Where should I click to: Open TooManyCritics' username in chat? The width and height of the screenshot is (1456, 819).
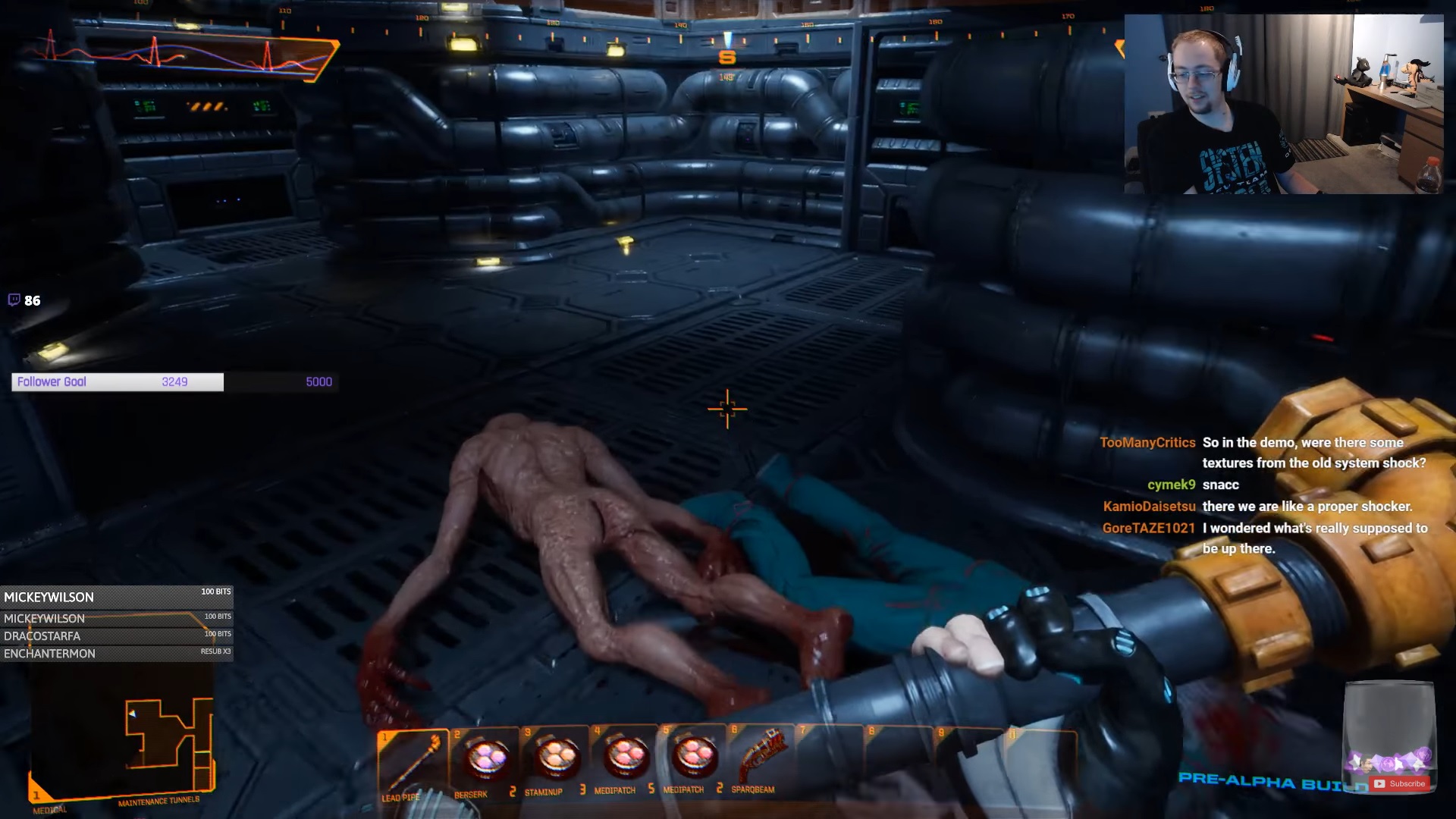click(1147, 442)
